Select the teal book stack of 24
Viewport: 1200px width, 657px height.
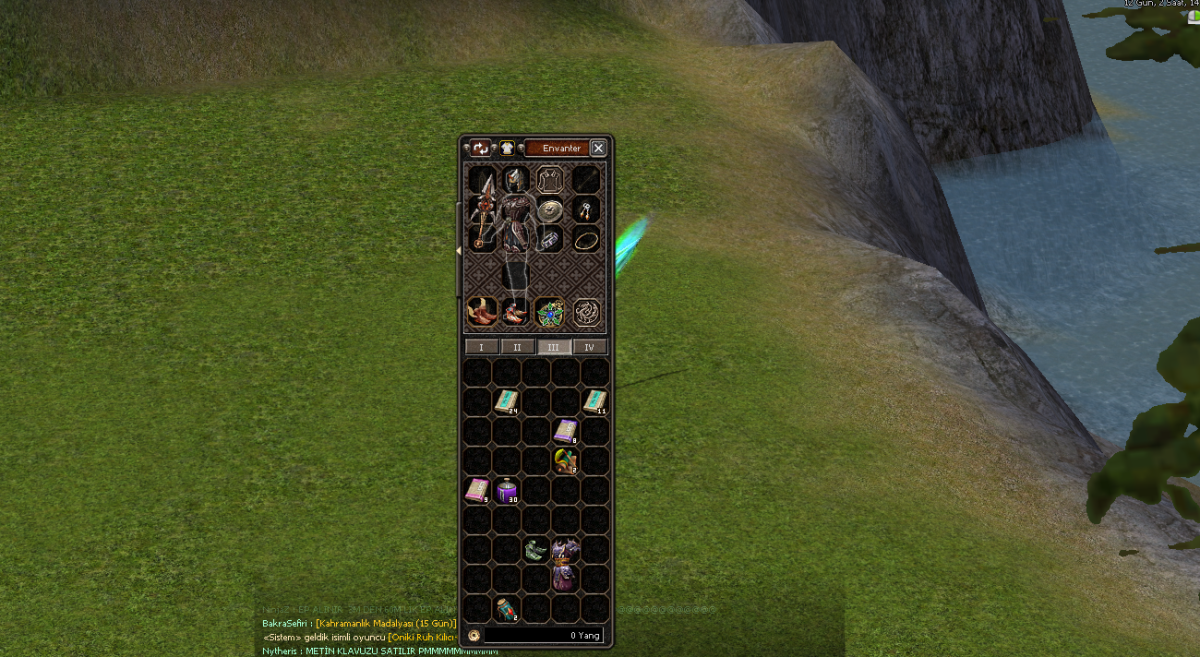pyautogui.click(x=508, y=402)
